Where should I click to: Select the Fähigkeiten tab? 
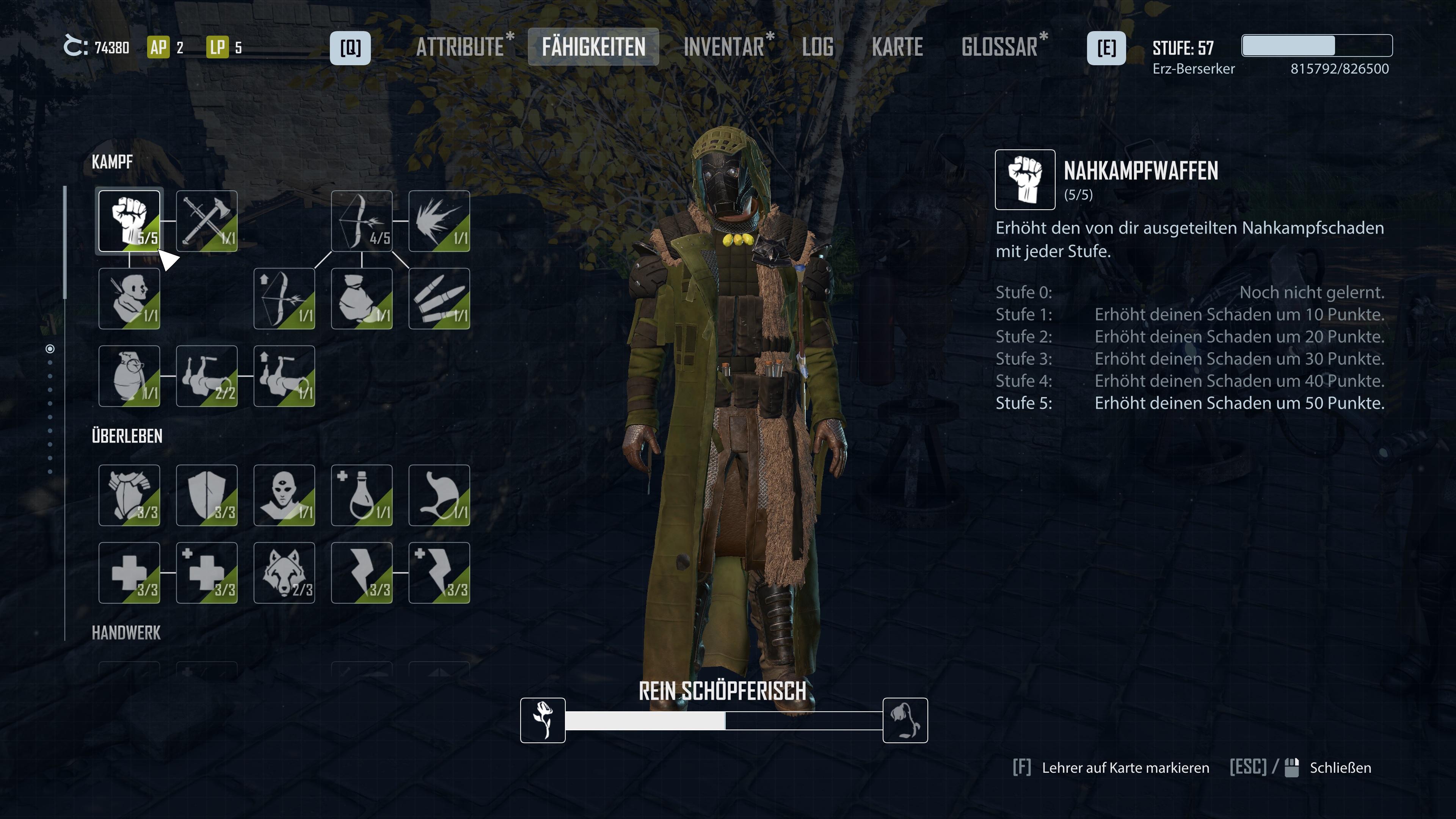coord(593,47)
